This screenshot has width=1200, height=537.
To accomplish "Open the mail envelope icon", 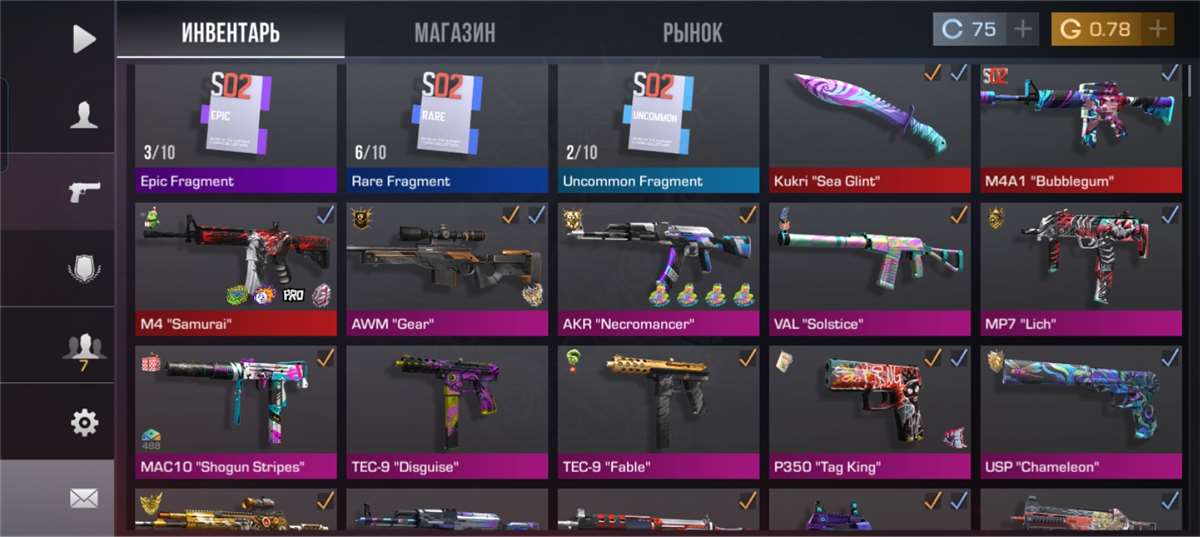I will (x=84, y=497).
